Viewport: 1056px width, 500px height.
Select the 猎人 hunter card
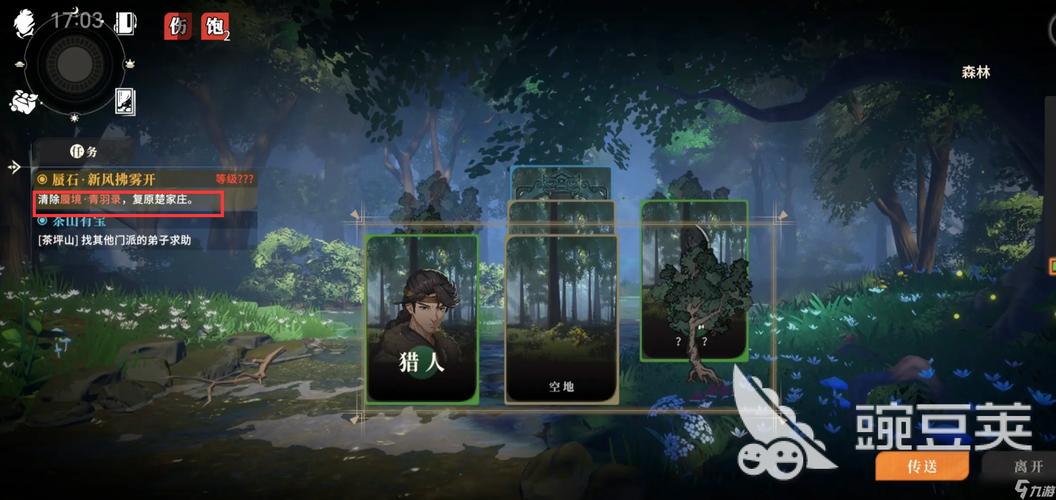click(421, 318)
